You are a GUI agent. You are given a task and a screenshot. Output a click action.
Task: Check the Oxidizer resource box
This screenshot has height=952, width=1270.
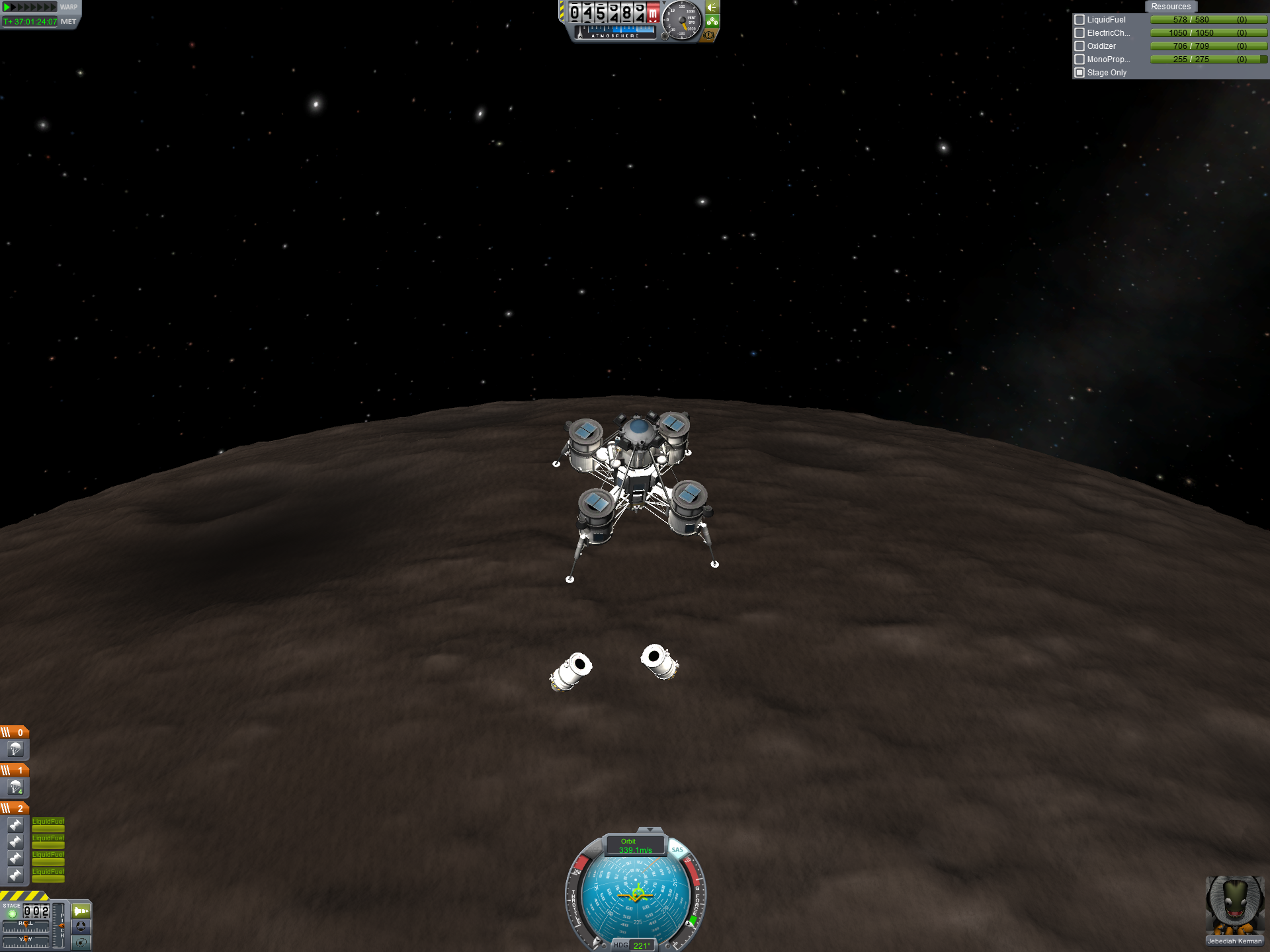point(1079,46)
